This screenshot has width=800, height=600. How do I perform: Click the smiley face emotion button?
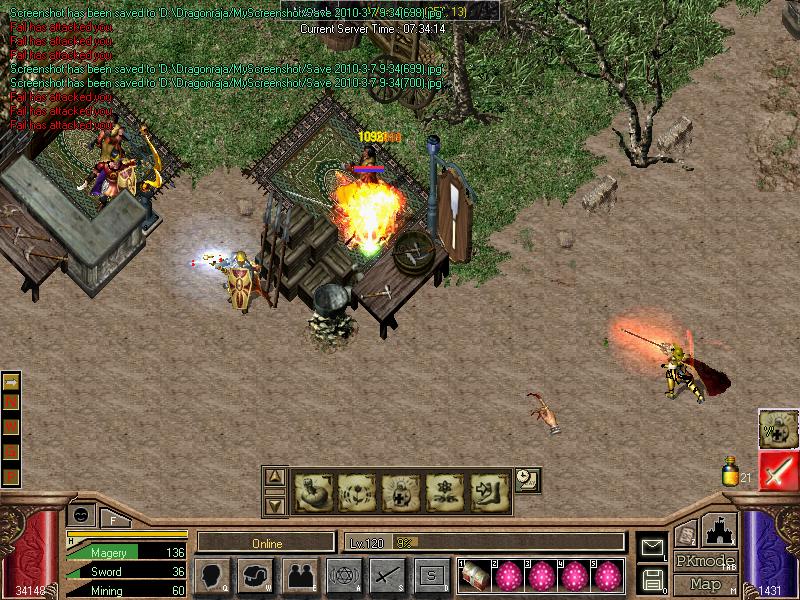coord(81,515)
